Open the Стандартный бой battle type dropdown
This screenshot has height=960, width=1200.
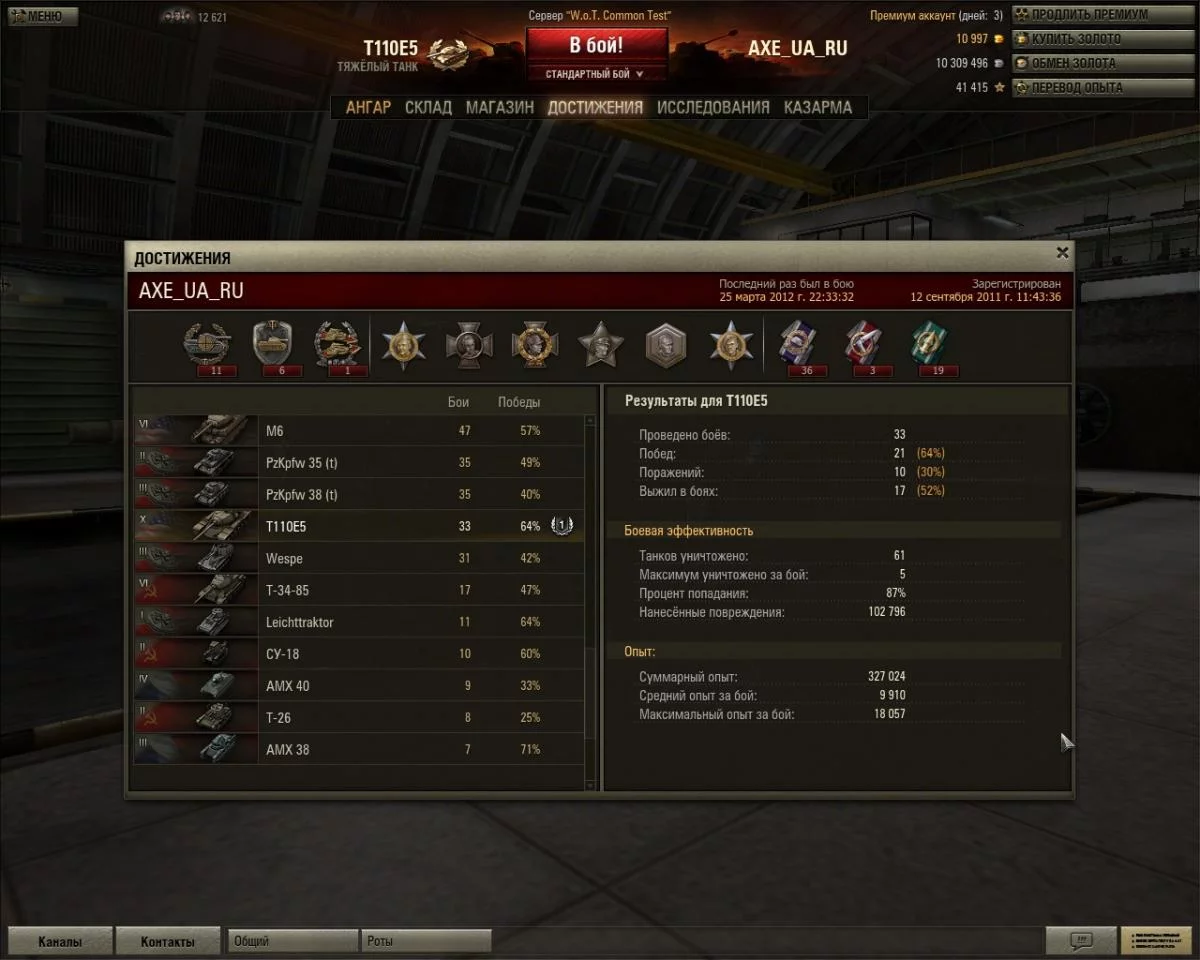tap(596, 74)
